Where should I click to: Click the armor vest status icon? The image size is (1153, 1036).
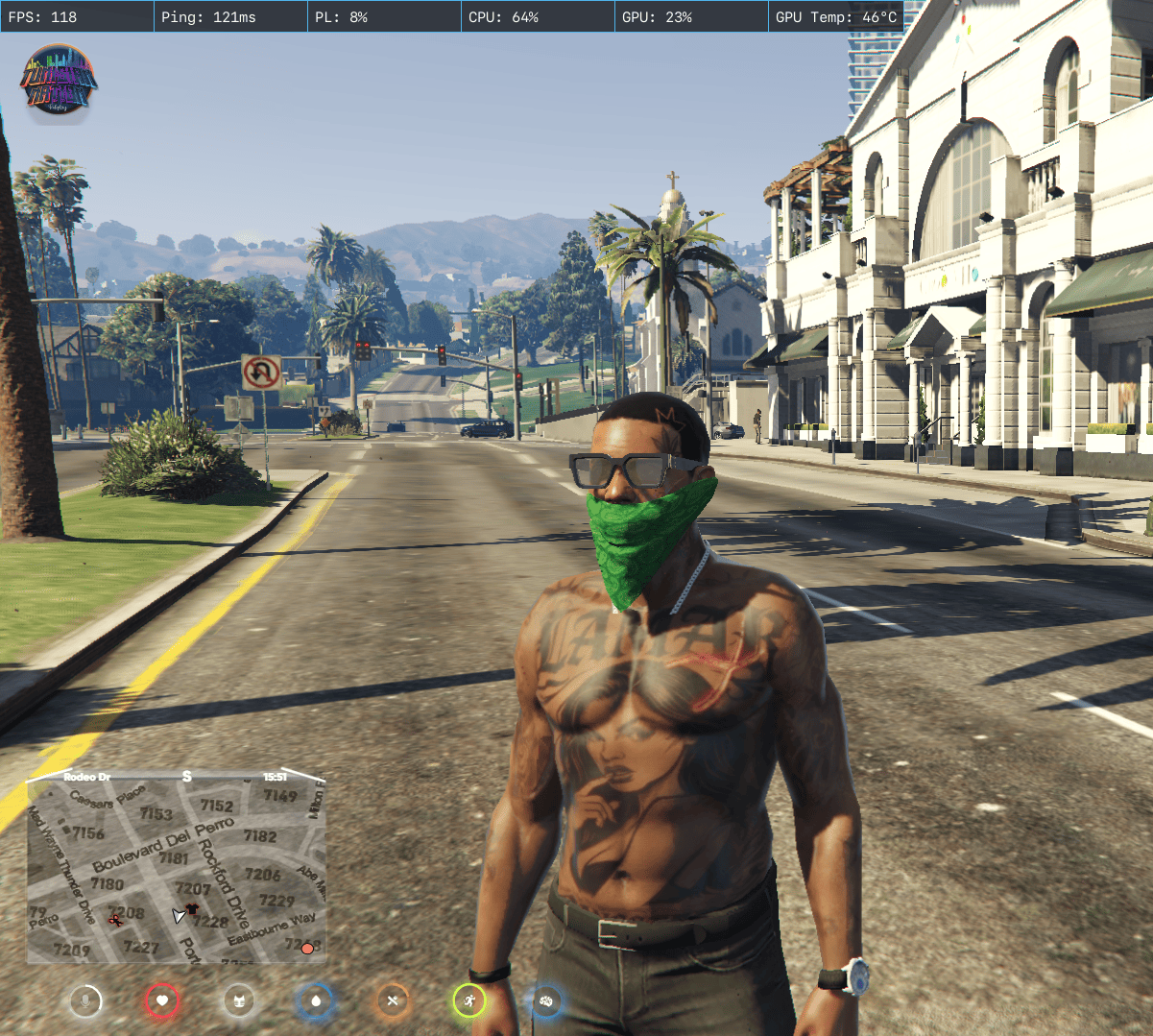coord(239,1001)
